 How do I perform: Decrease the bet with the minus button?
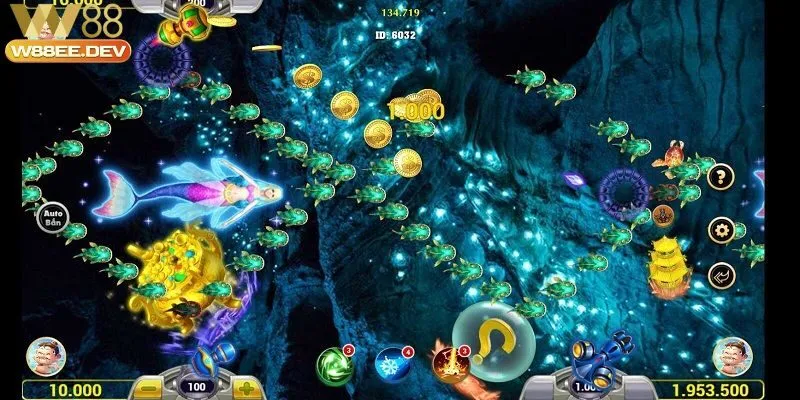145,387
